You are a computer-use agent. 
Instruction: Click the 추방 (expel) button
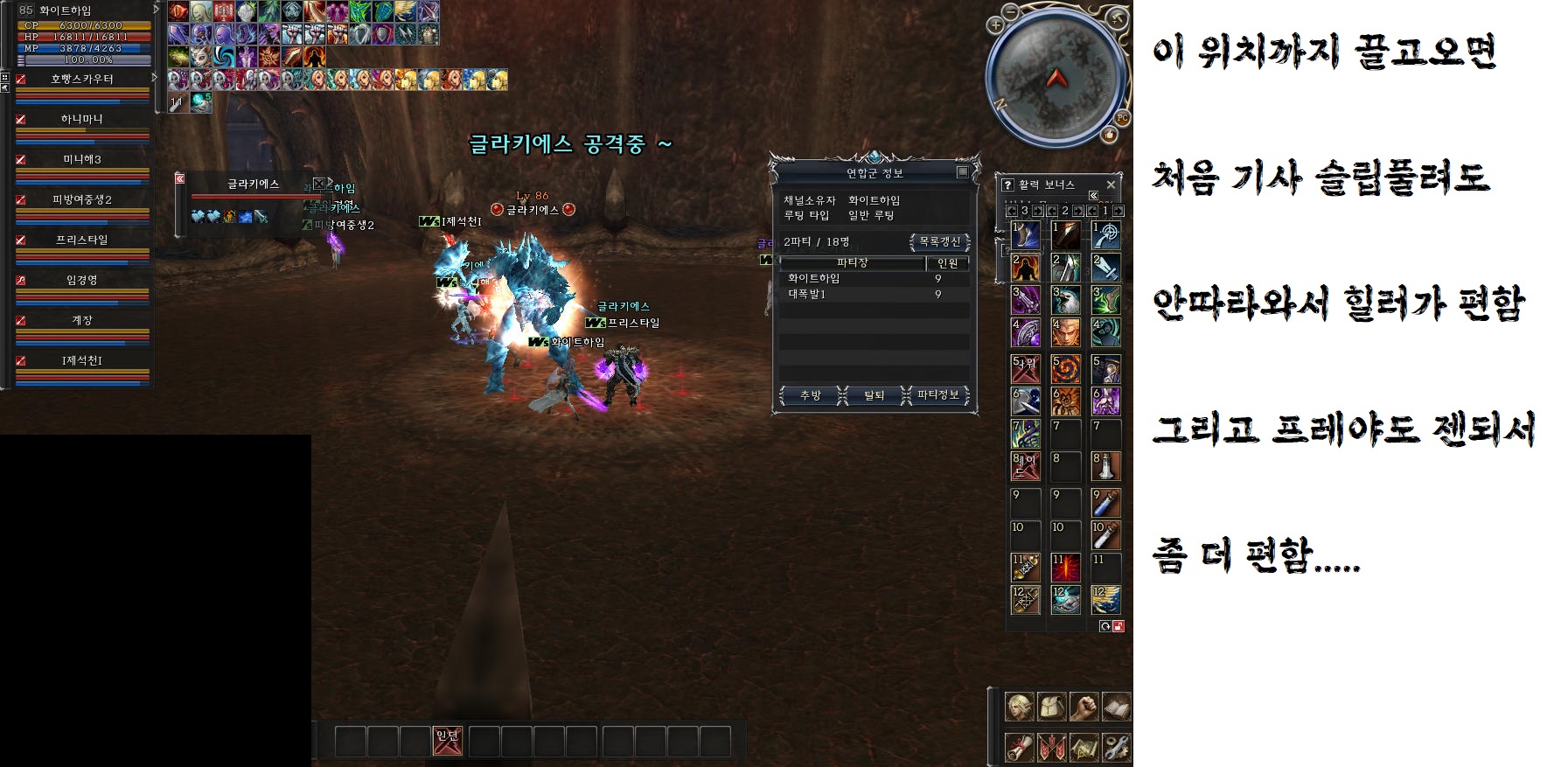click(811, 396)
